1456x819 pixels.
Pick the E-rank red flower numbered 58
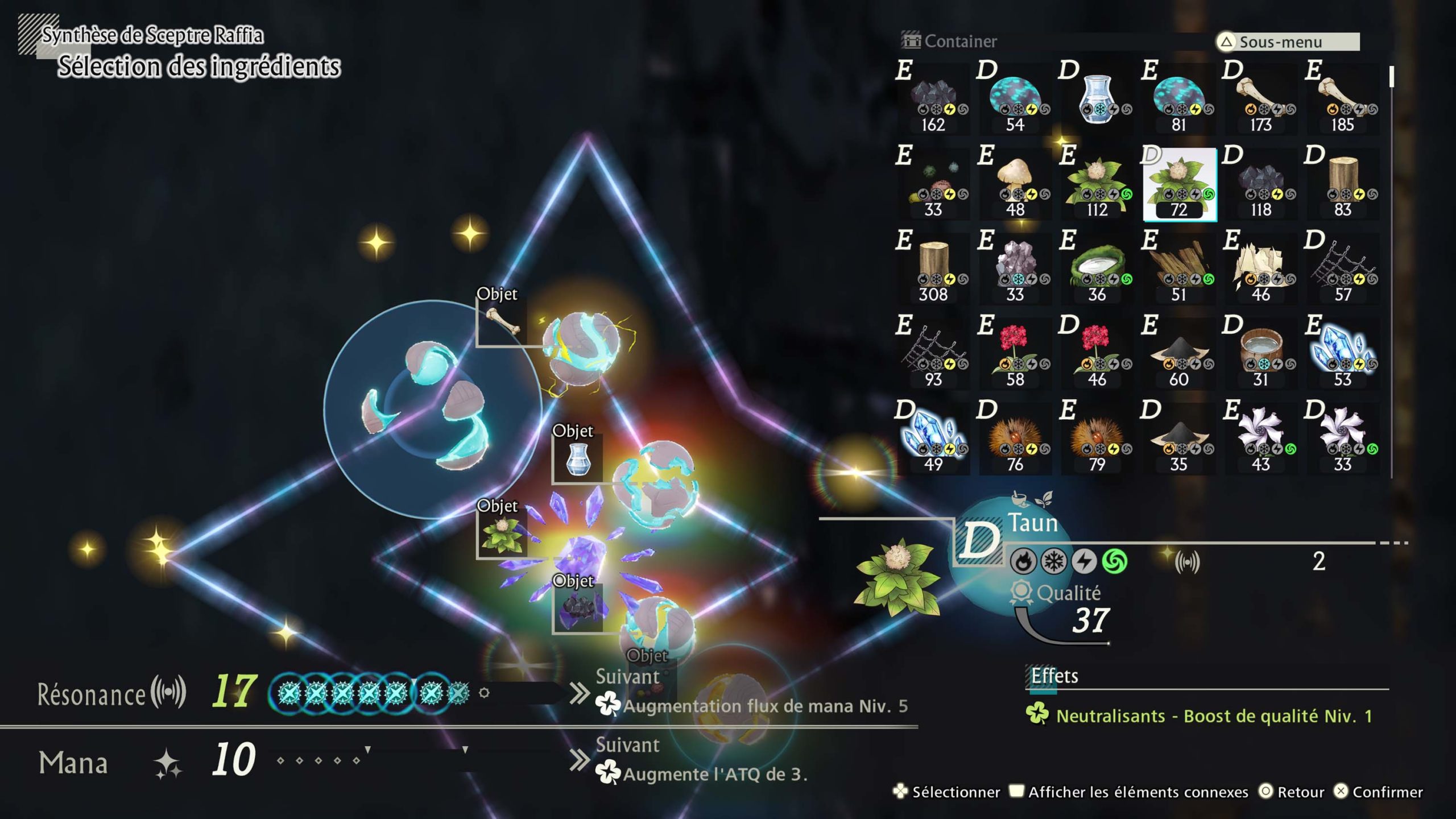pyautogui.click(x=1015, y=354)
